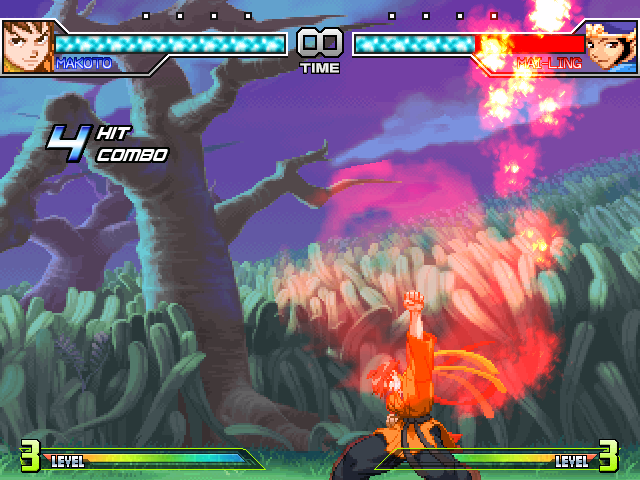
Task: Click Mai-Ling's character portrait
Action: (611, 47)
